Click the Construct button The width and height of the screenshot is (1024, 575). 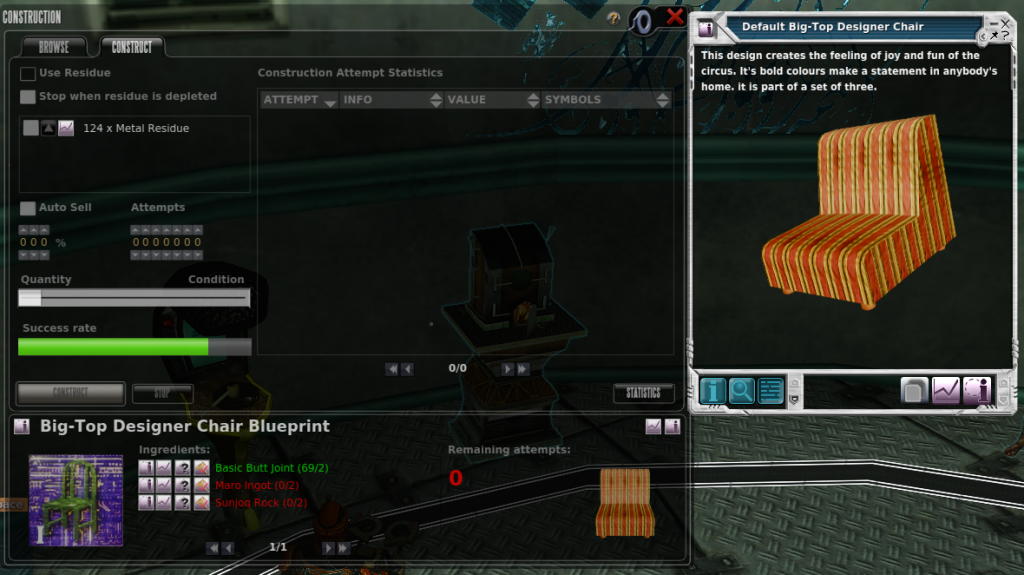71,393
